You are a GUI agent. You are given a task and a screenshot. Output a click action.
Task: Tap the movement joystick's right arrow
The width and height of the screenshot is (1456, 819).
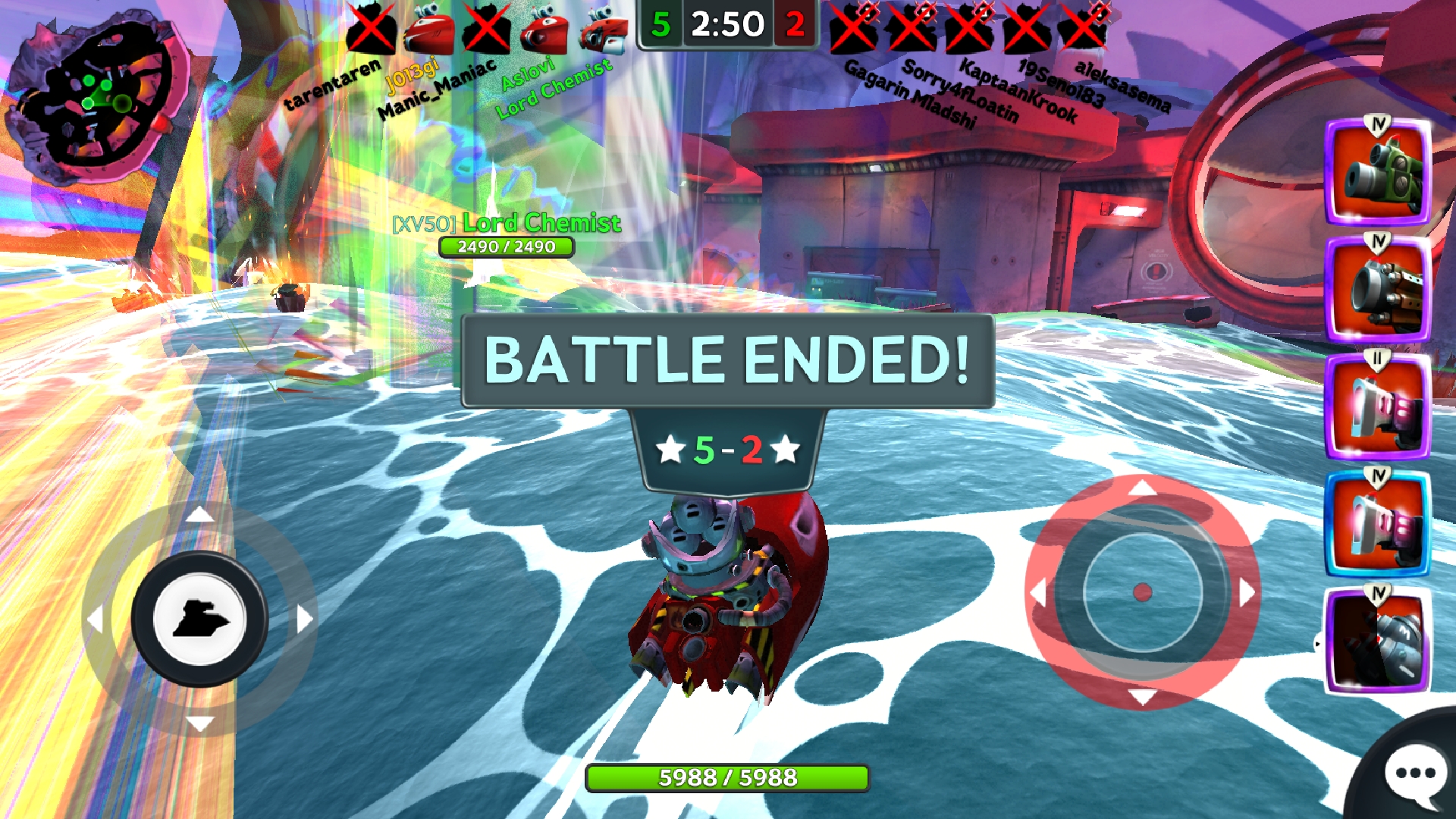click(x=304, y=619)
